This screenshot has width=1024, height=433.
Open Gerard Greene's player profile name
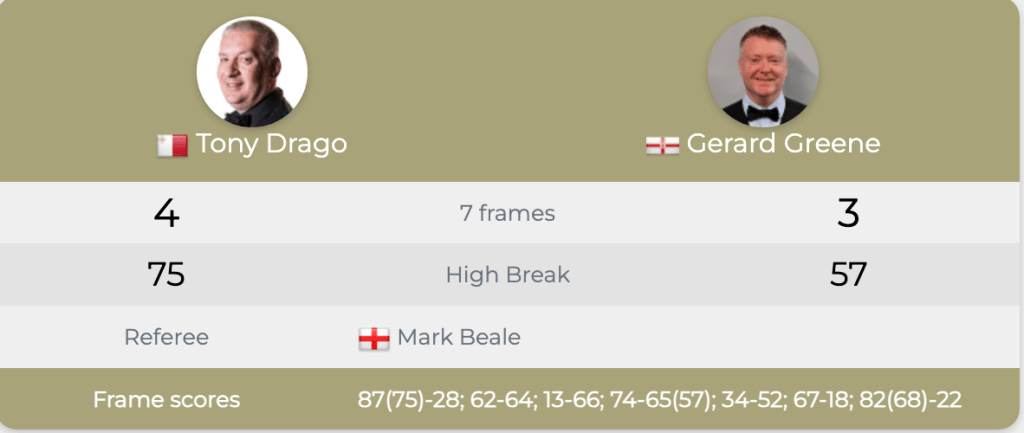pos(783,144)
